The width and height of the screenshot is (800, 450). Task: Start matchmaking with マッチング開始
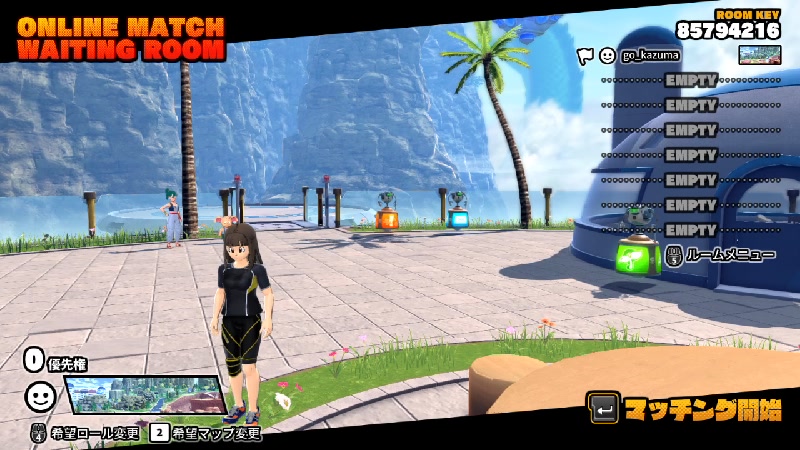pyautogui.click(x=686, y=409)
